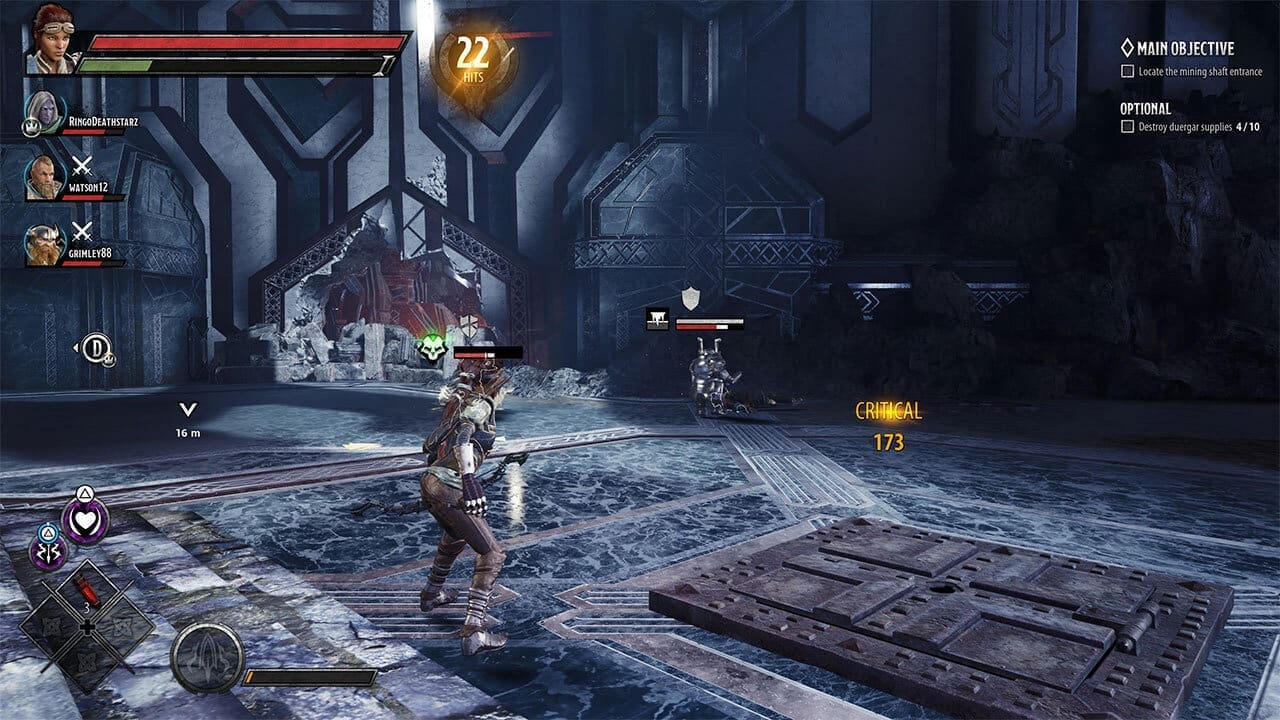Click the crown icon beside RingoDeathstarz
The width and height of the screenshot is (1280, 720).
[x=32, y=125]
